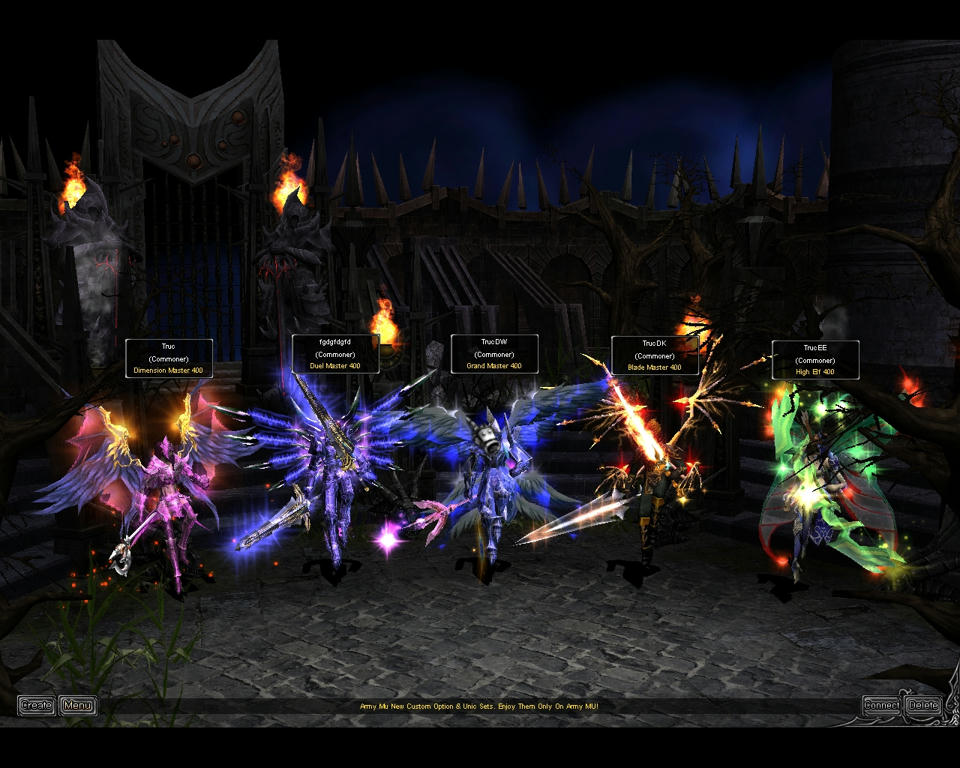Viewport: 960px width, 768px height.
Task: Open the Menu button
Action: 77,706
